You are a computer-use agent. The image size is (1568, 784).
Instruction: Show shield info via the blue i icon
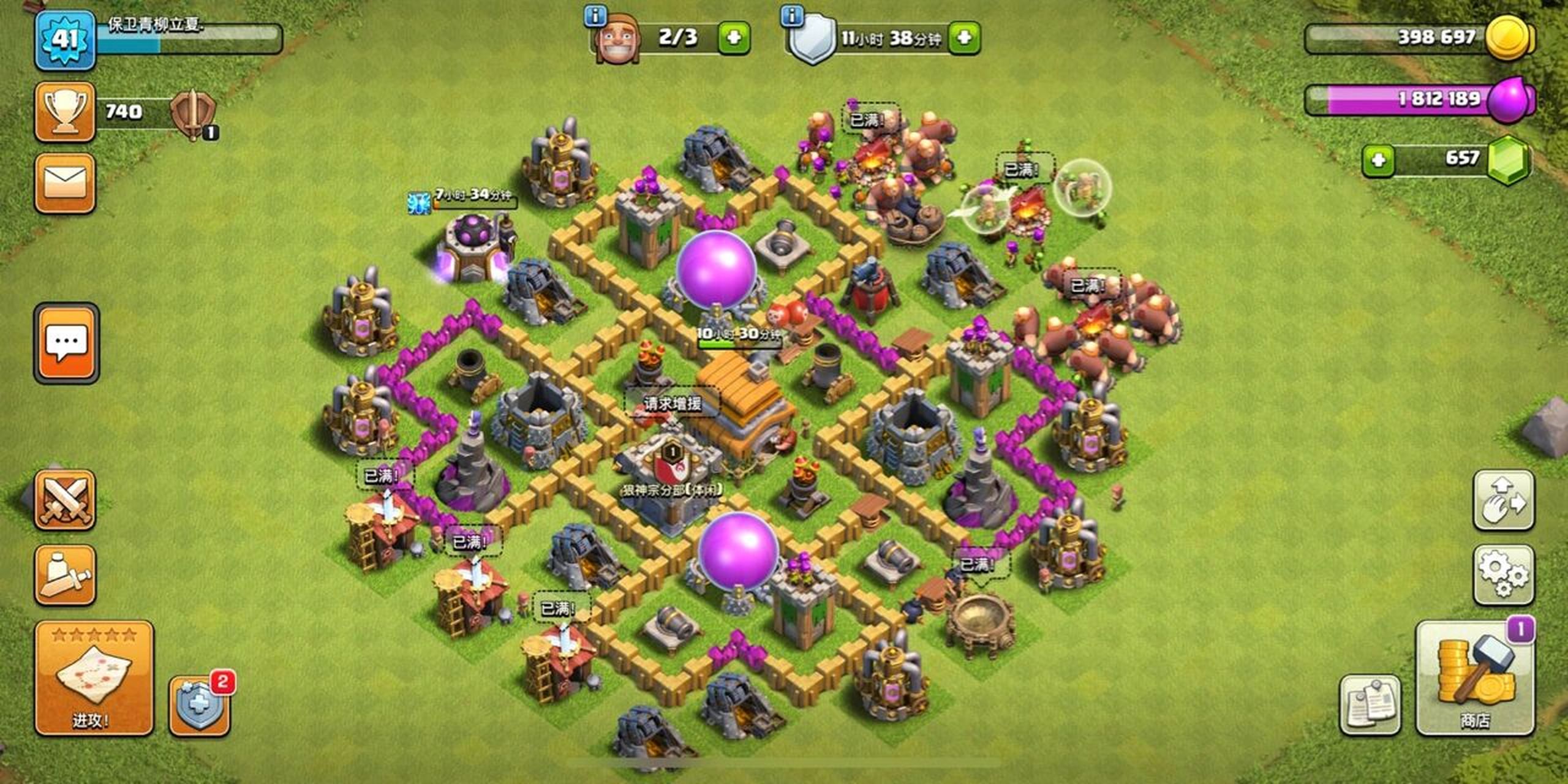(x=793, y=16)
